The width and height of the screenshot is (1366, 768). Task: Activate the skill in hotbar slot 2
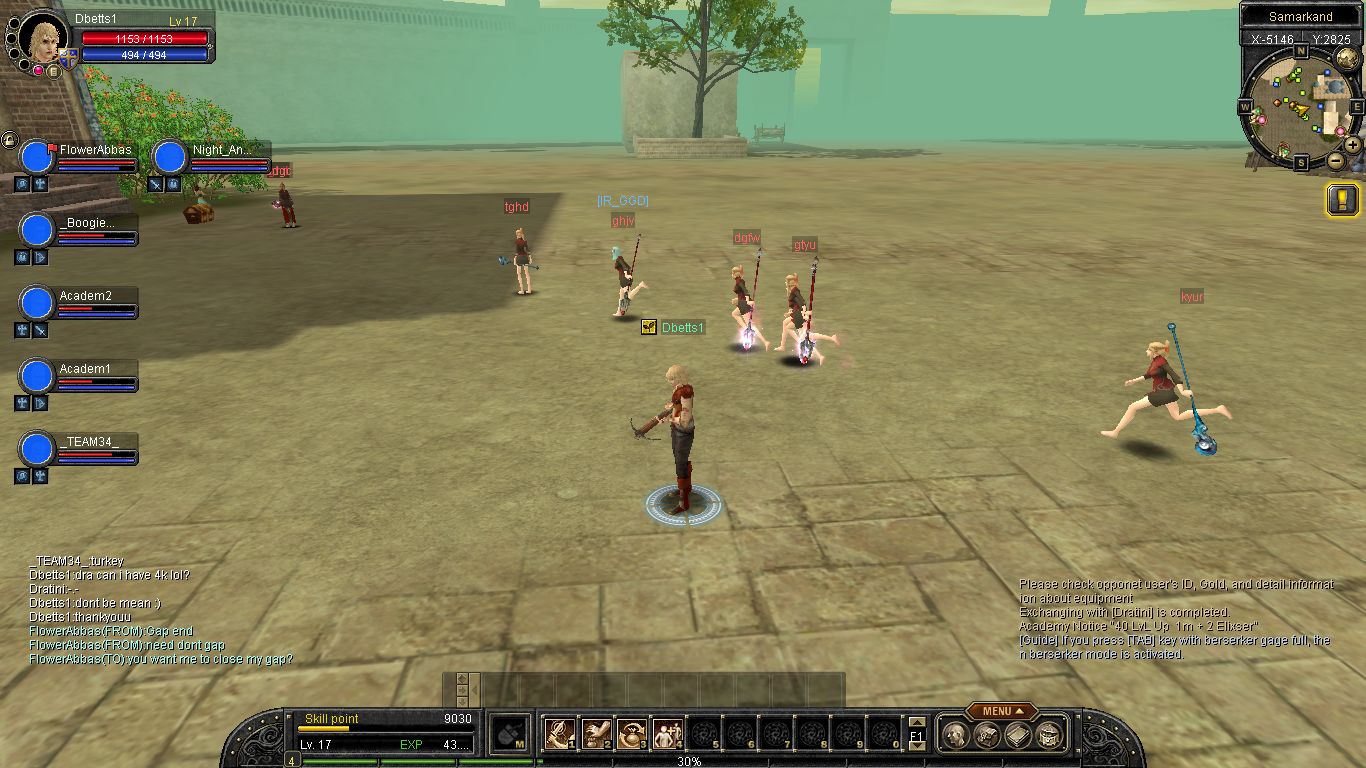point(594,735)
